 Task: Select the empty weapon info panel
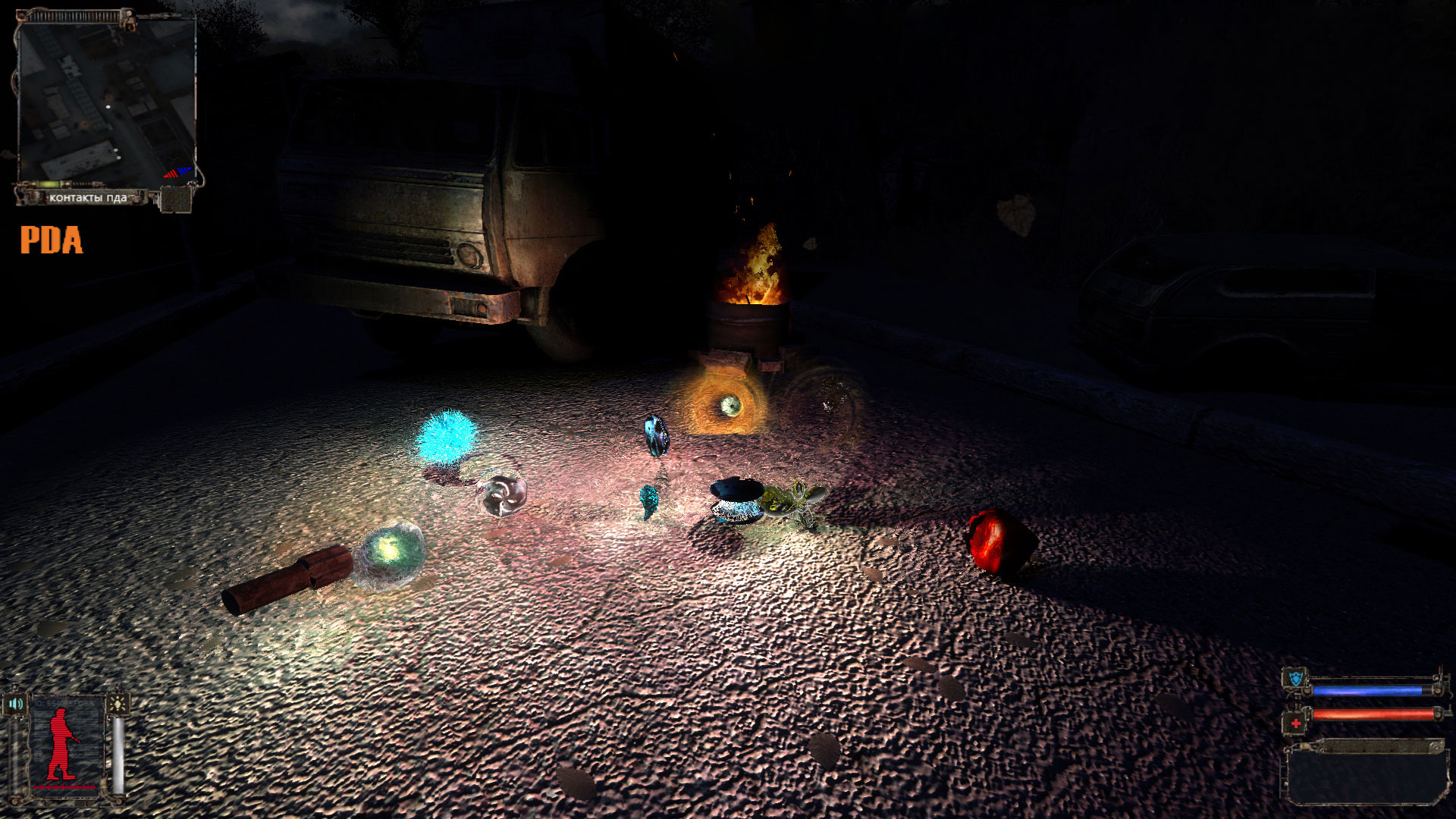pos(1365,776)
